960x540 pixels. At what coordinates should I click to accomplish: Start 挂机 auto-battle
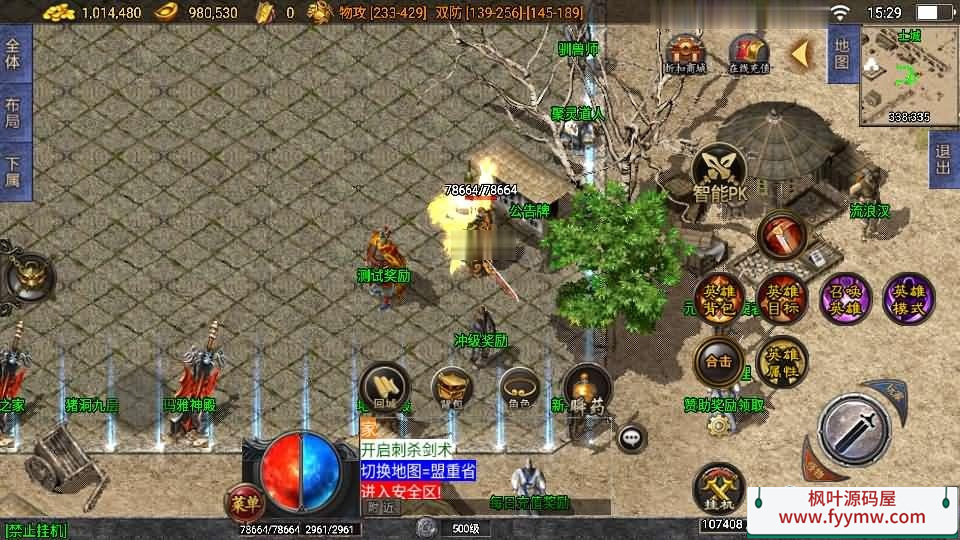click(x=718, y=487)
